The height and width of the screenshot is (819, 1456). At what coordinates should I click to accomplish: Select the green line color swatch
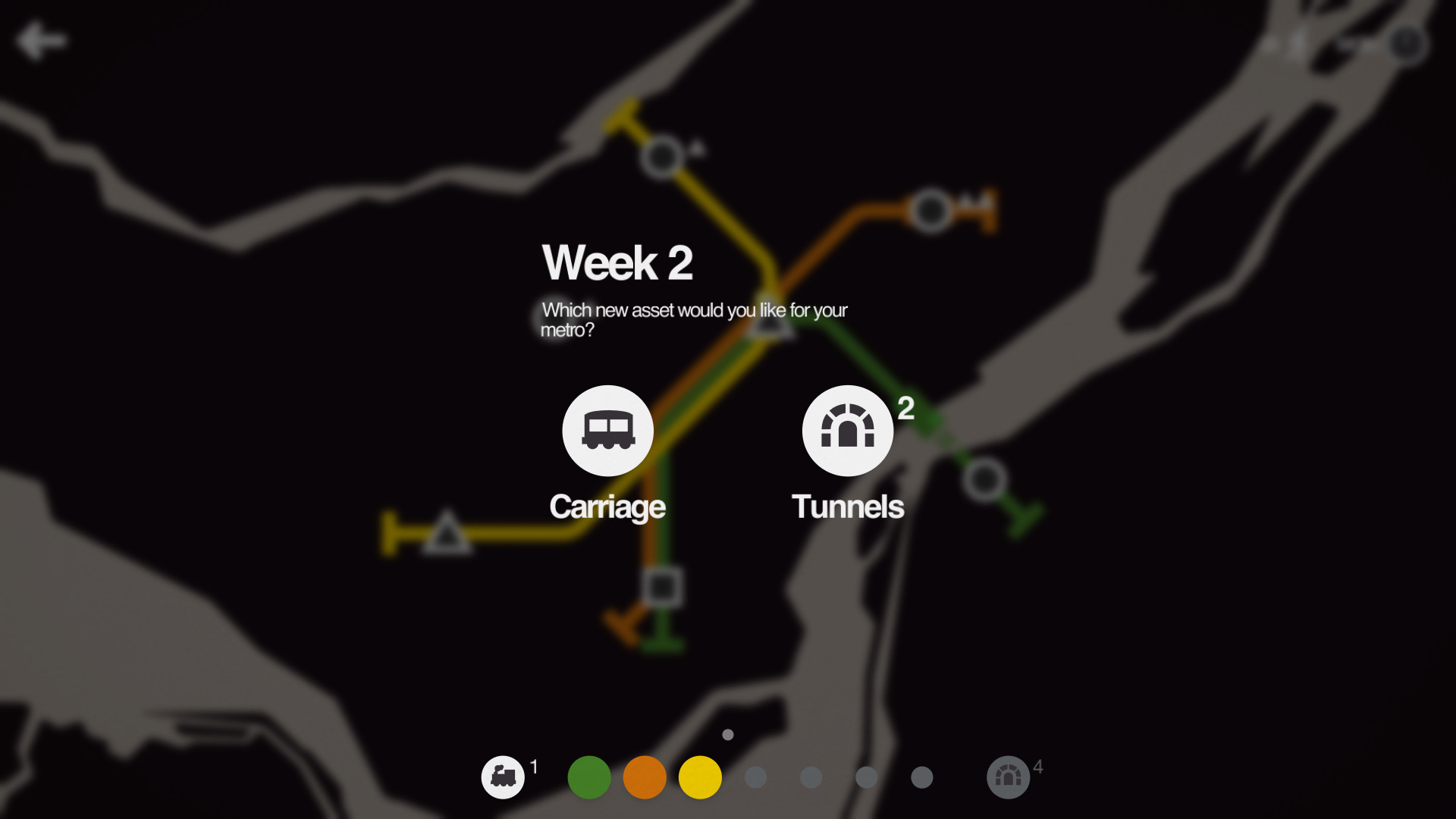coord(588,777)
